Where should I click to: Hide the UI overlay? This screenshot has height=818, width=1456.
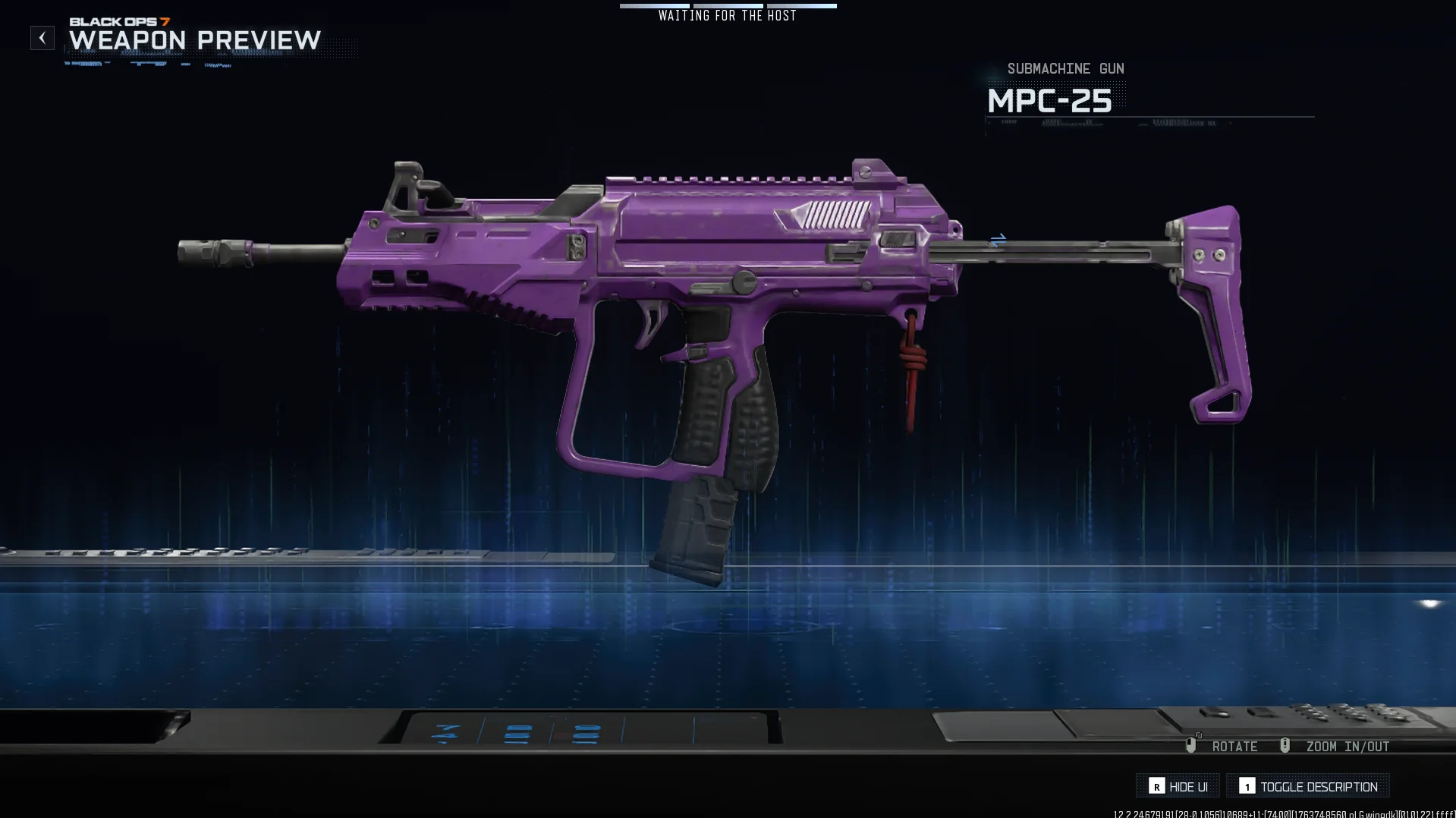pyautogui.click(x=1178, y=786)
